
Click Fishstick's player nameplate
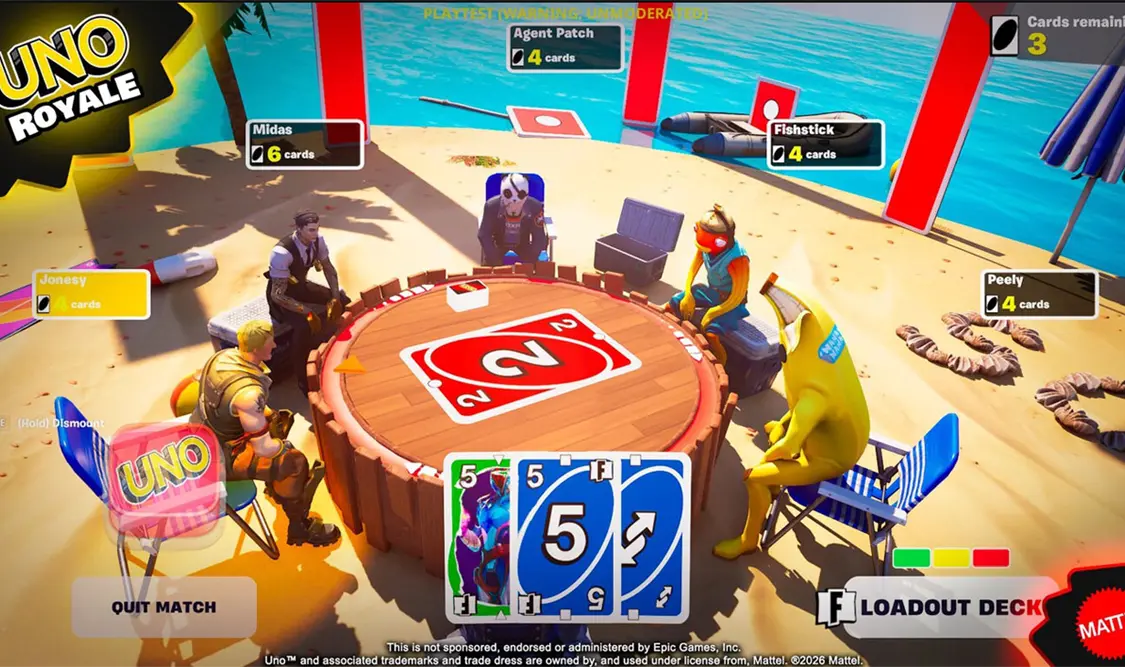pyautogui.click(x=825, y=144)
